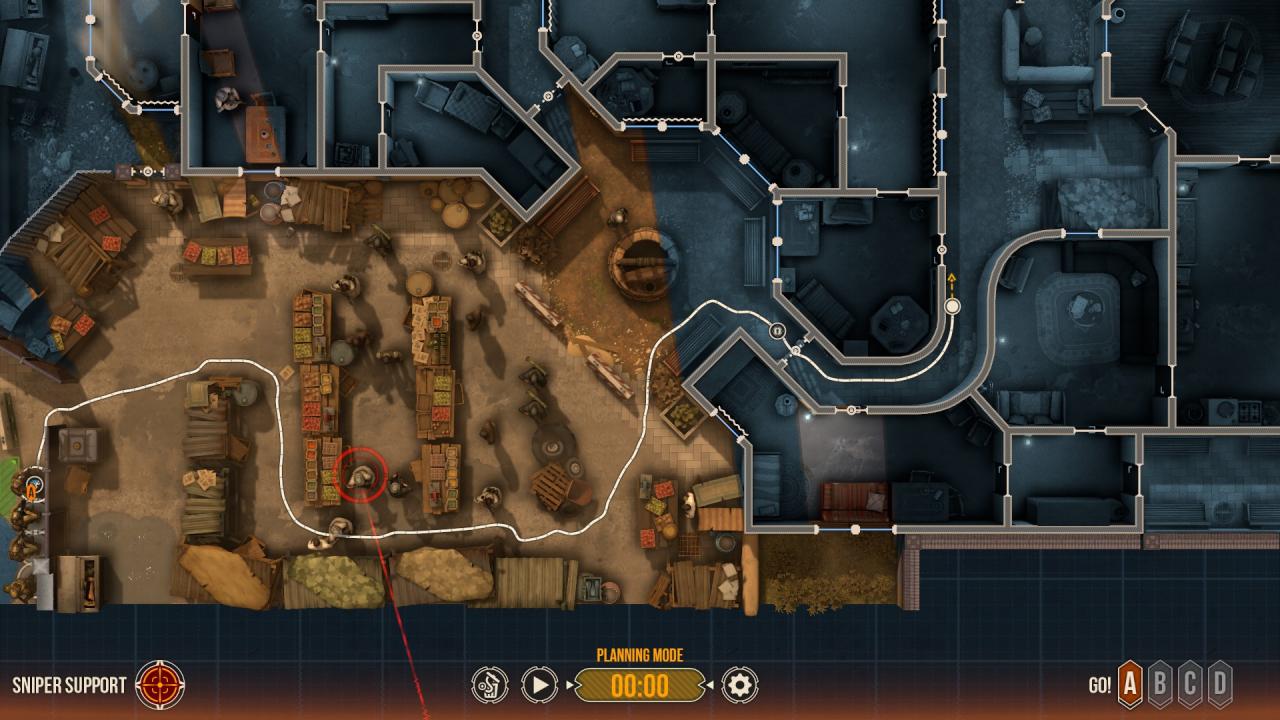The height and width of the screenshot is (720, 1280).
Task: Click the squad start marker at the left edge
Action: point(35,489)
